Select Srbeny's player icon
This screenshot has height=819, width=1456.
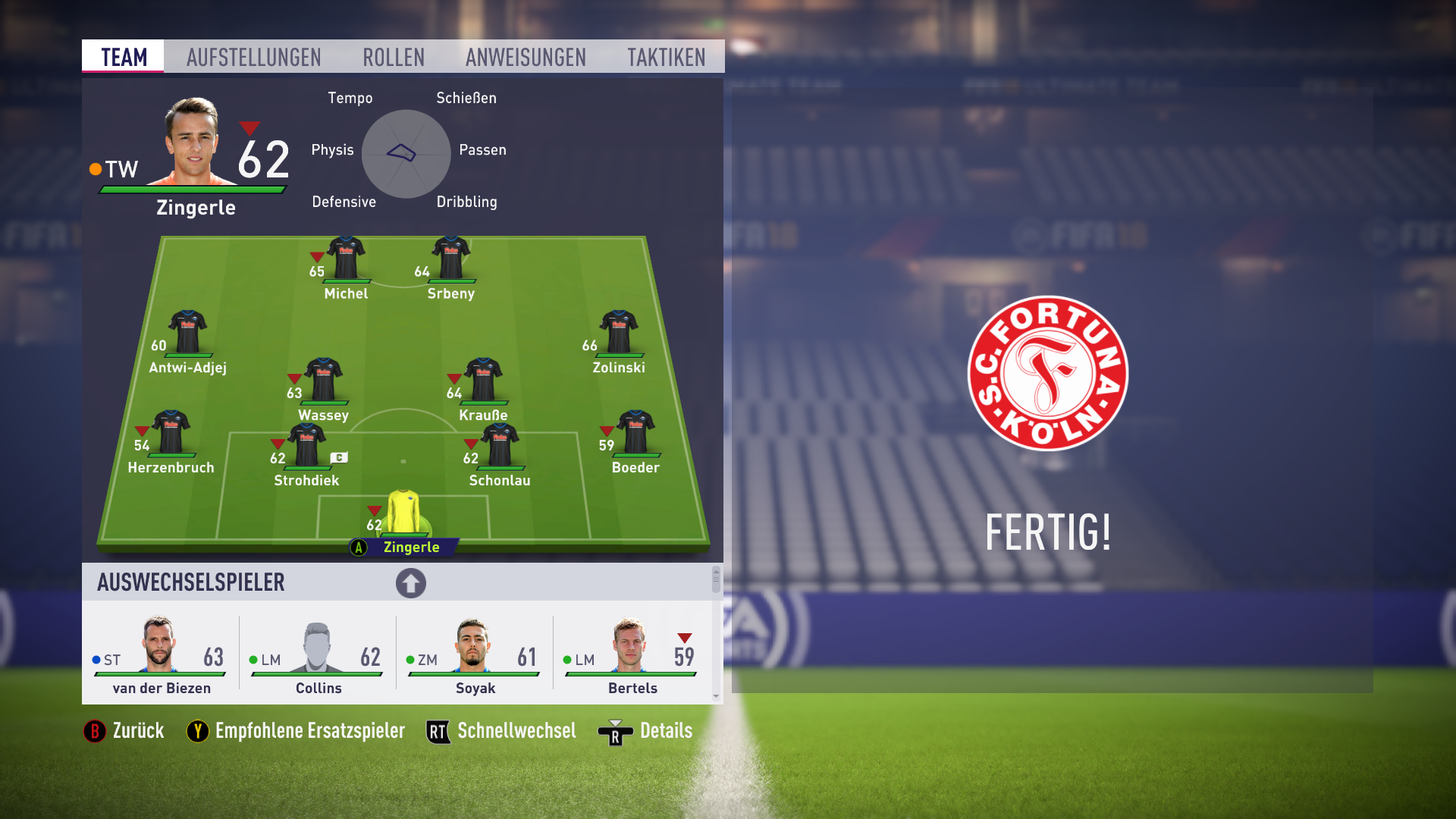(x=451, y=258)
